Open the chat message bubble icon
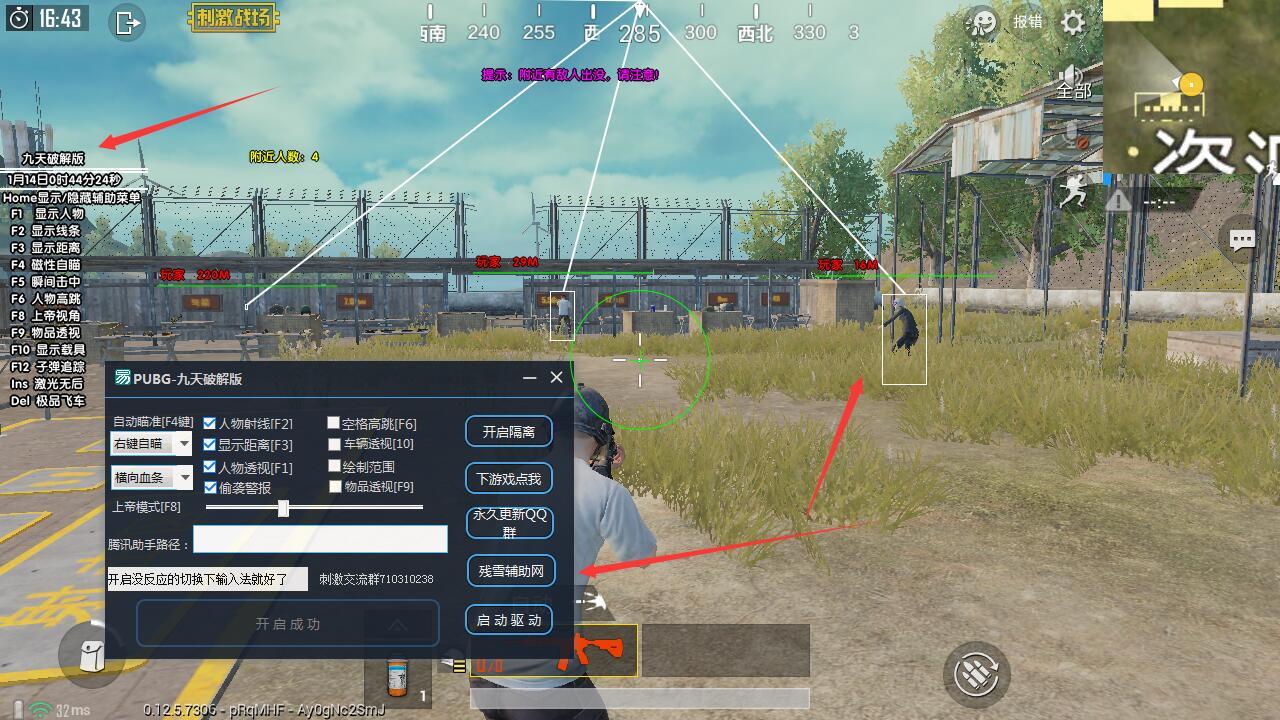1280x720 pixels. (x=1241, y=240)
